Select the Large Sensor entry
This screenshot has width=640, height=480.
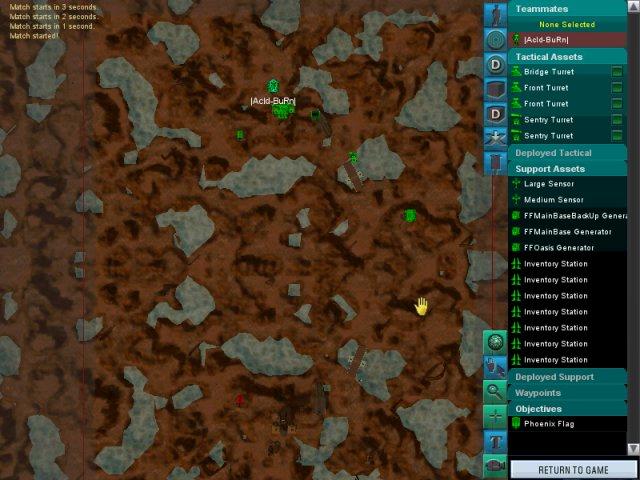click(x=549, y=184)
